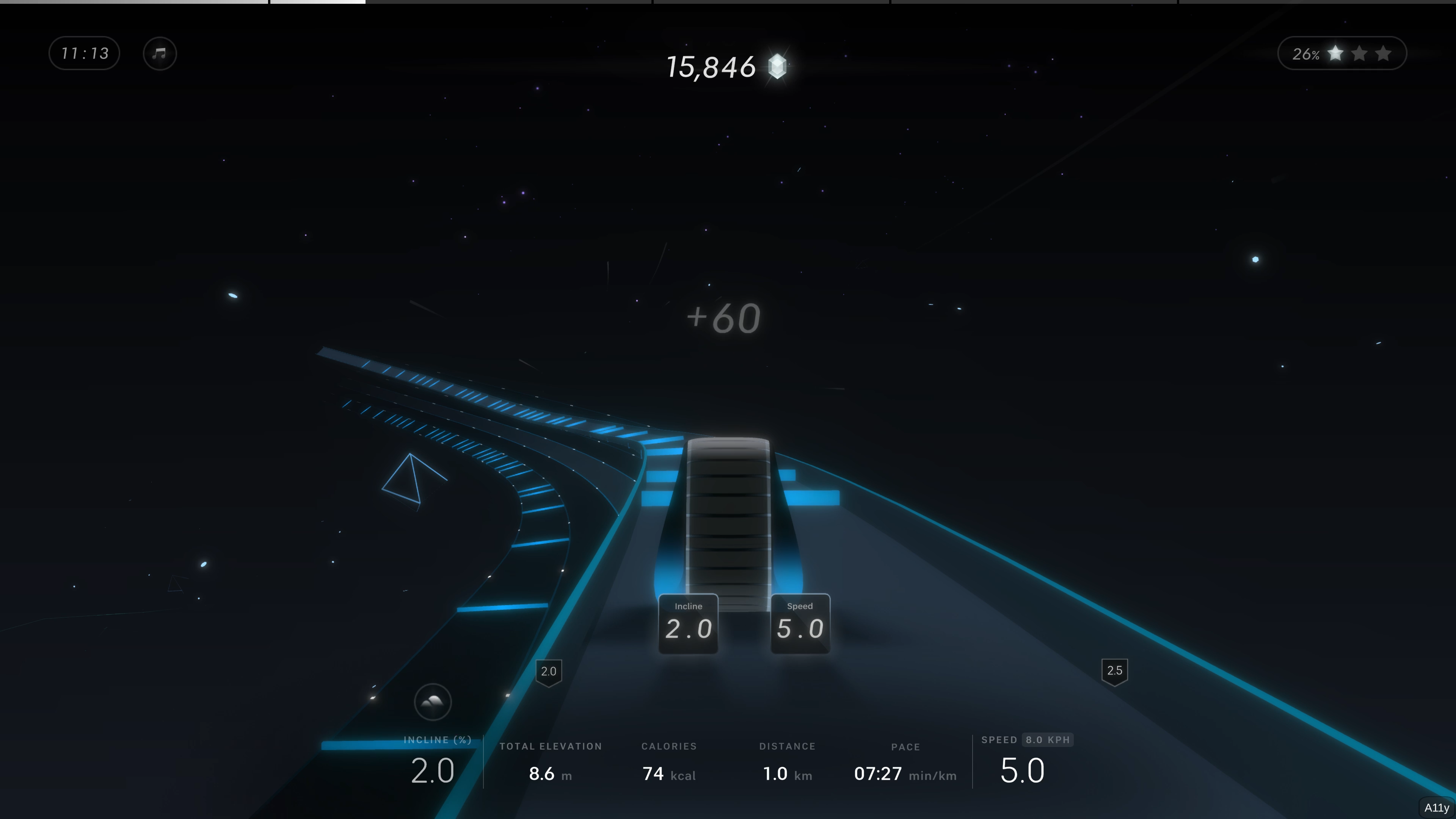Click the hills icon above Incline

point(433,702)
